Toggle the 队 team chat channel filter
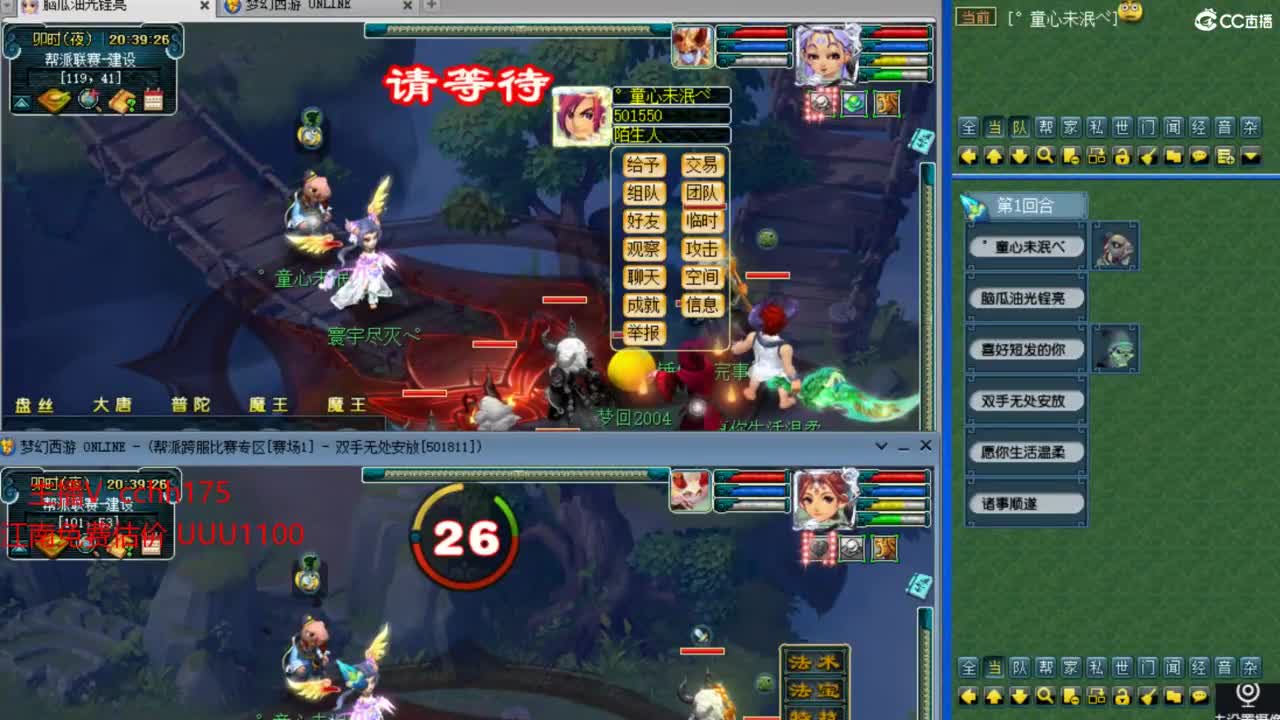 tap(1018, 126)
